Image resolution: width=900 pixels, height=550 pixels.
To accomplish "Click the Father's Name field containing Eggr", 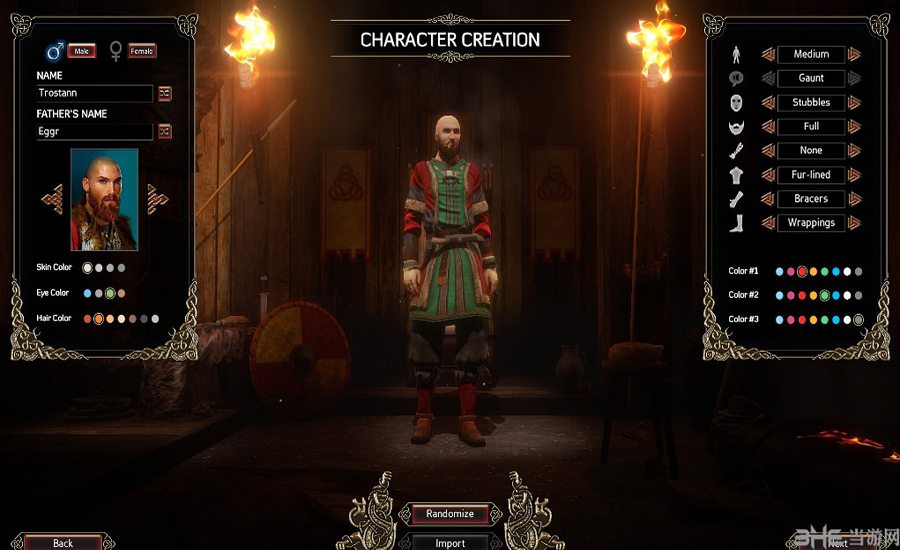I will click(94, 131).
